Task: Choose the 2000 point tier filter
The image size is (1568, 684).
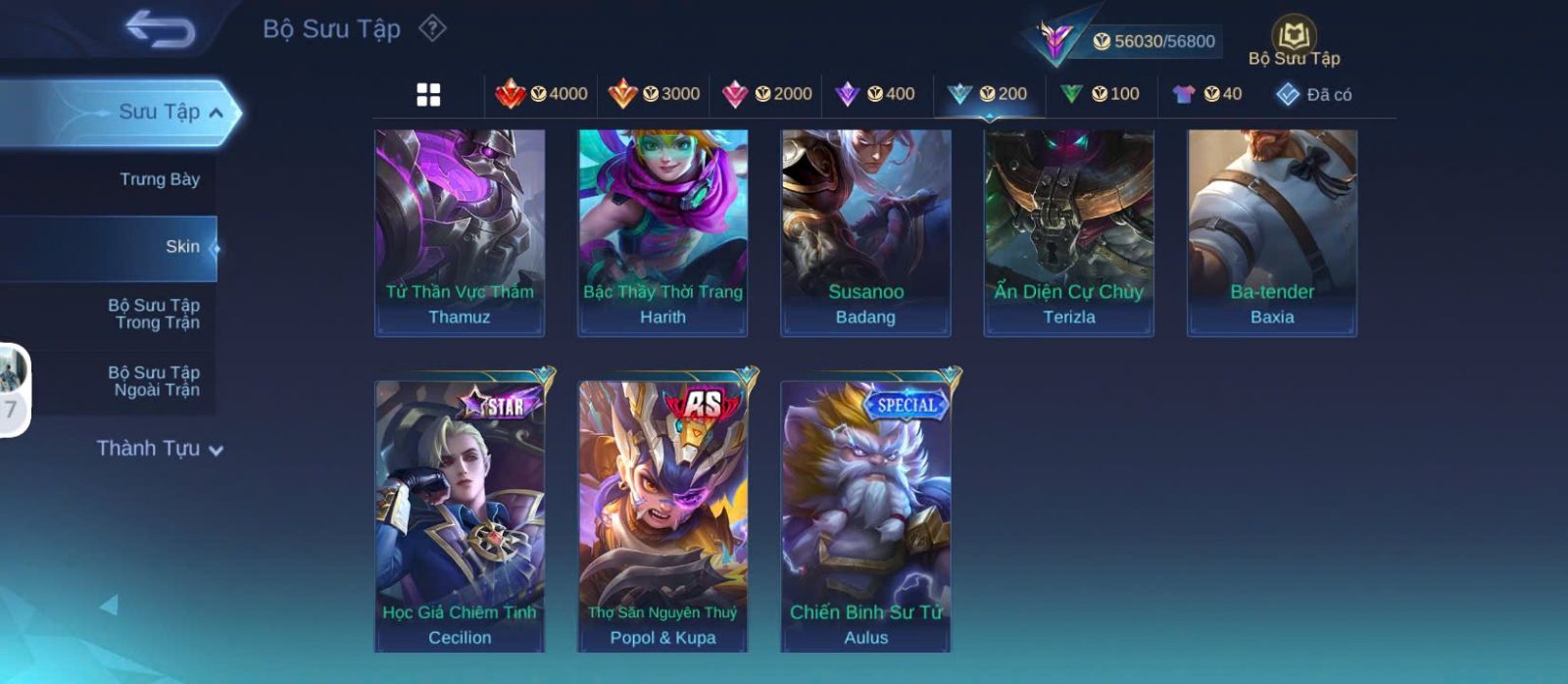Action: (x=766, y=94)
